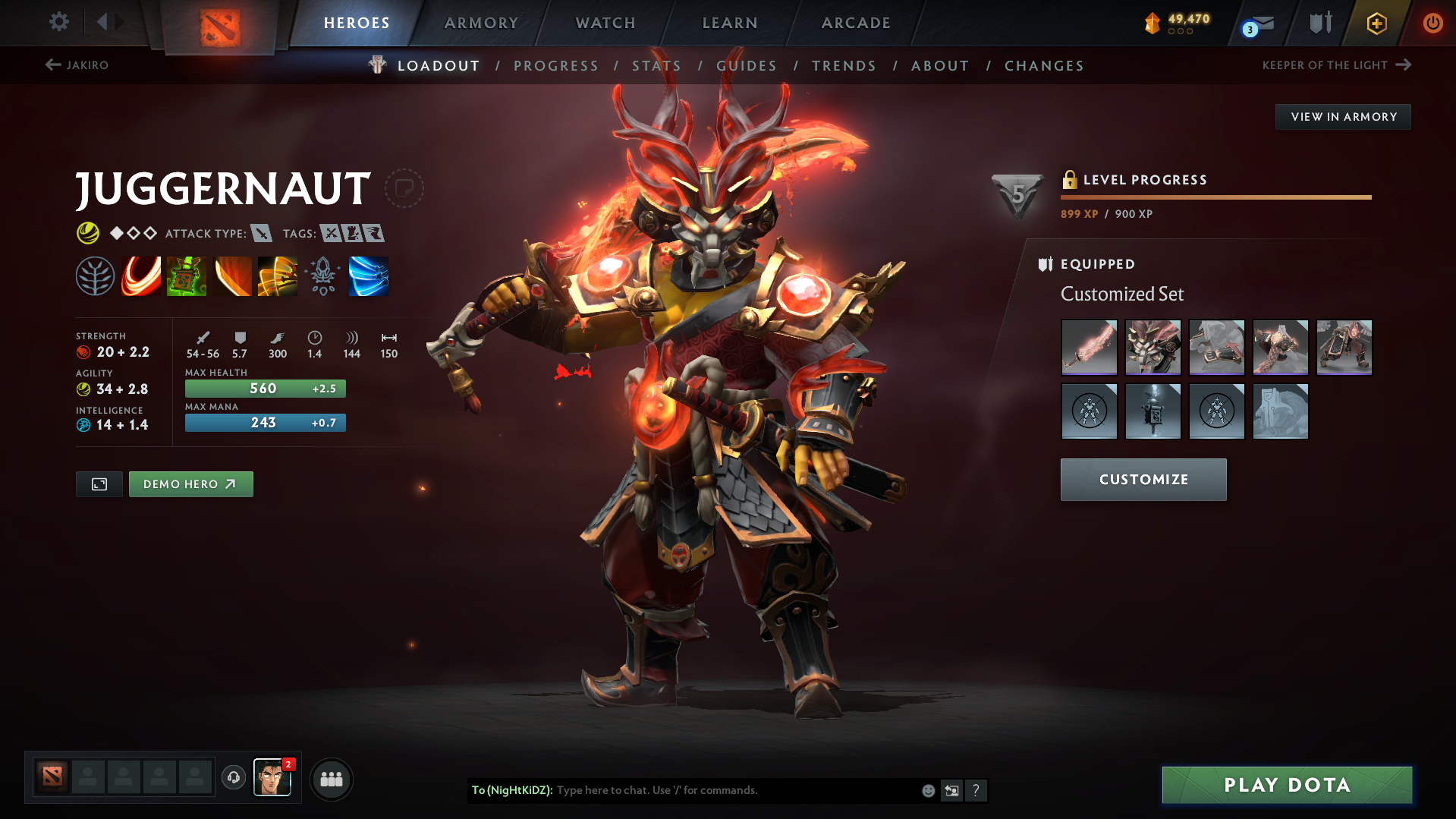Select the Blade Fury ability icon

coord(141,276)
